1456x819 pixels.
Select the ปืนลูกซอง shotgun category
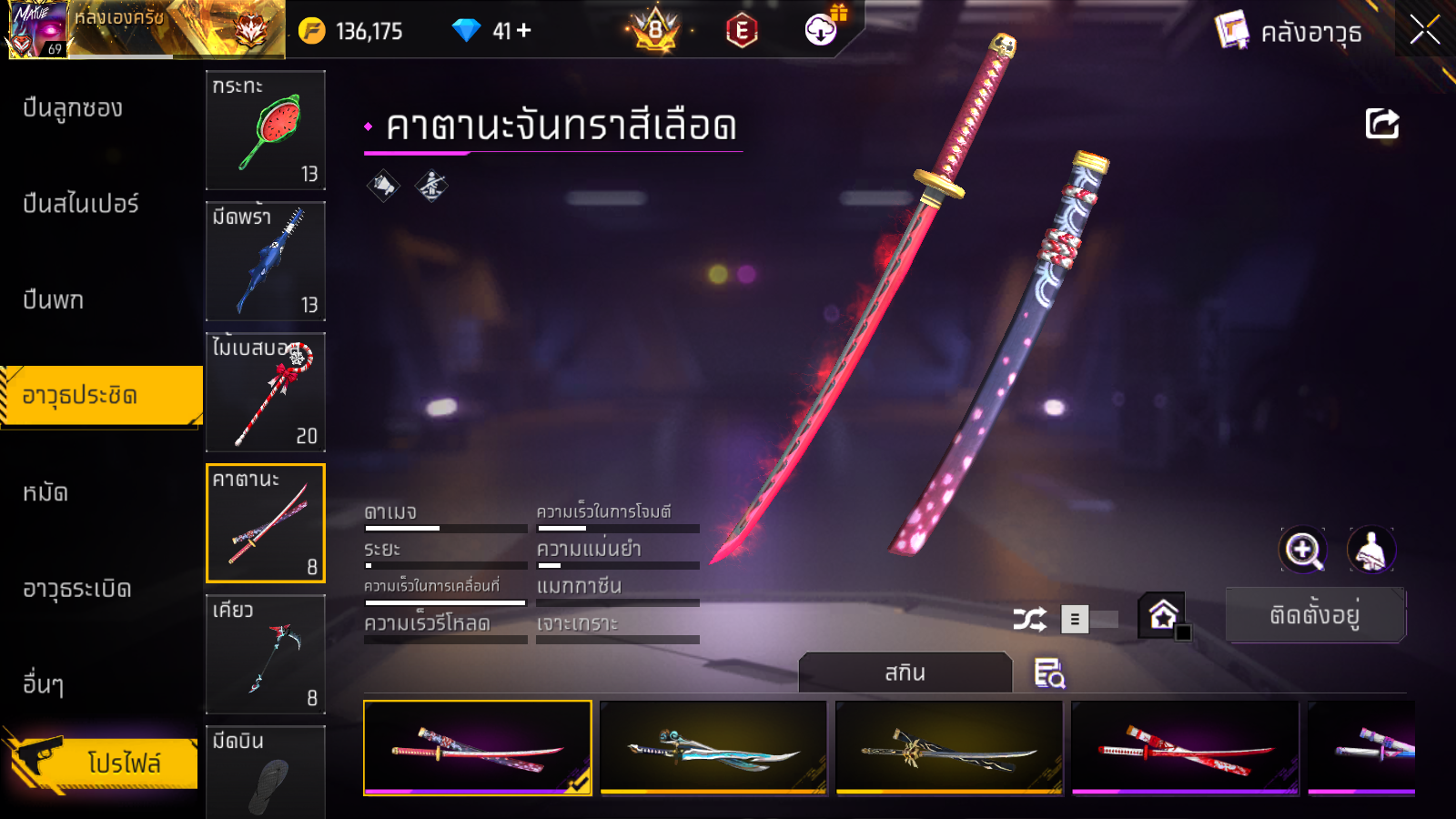[x=73, y=108]
